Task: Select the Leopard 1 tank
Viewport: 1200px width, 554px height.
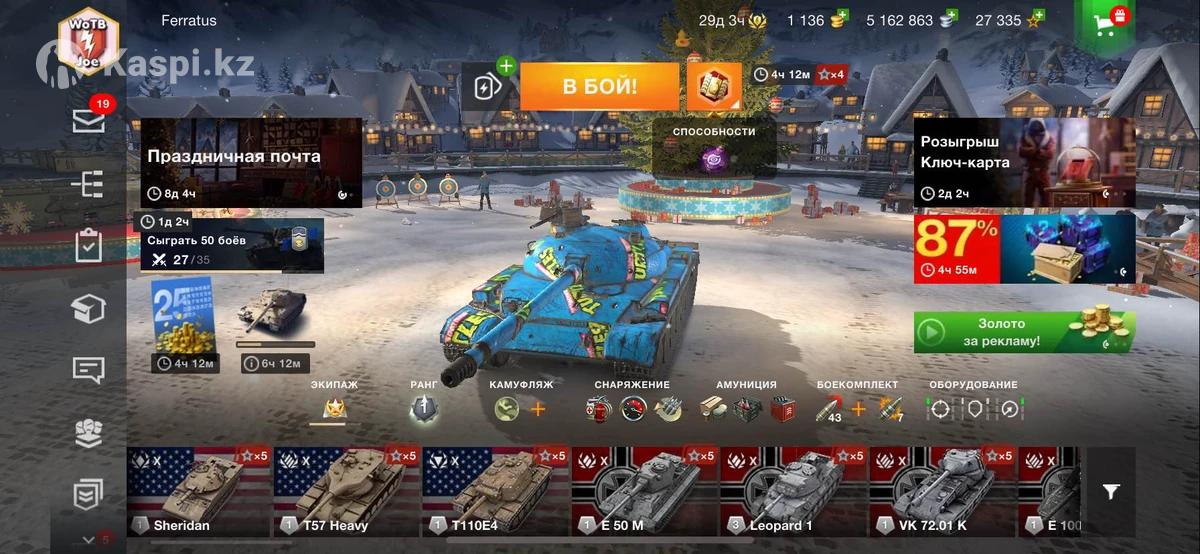Action: (x=793, y=492)
